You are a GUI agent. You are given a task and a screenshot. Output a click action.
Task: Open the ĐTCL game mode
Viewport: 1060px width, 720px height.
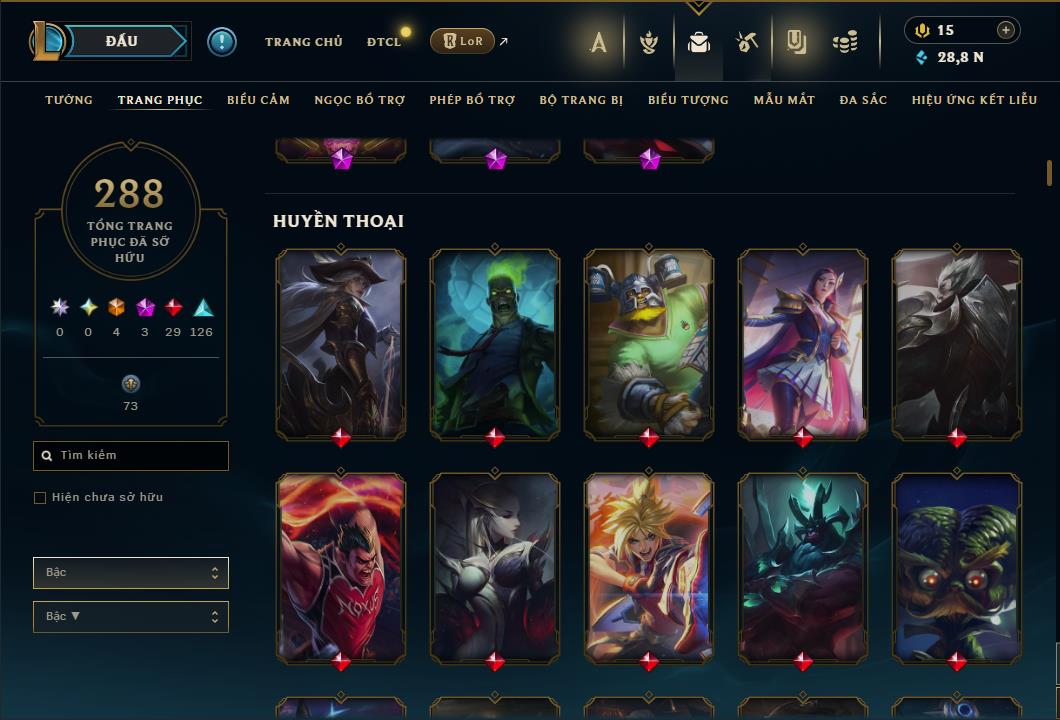383,42
